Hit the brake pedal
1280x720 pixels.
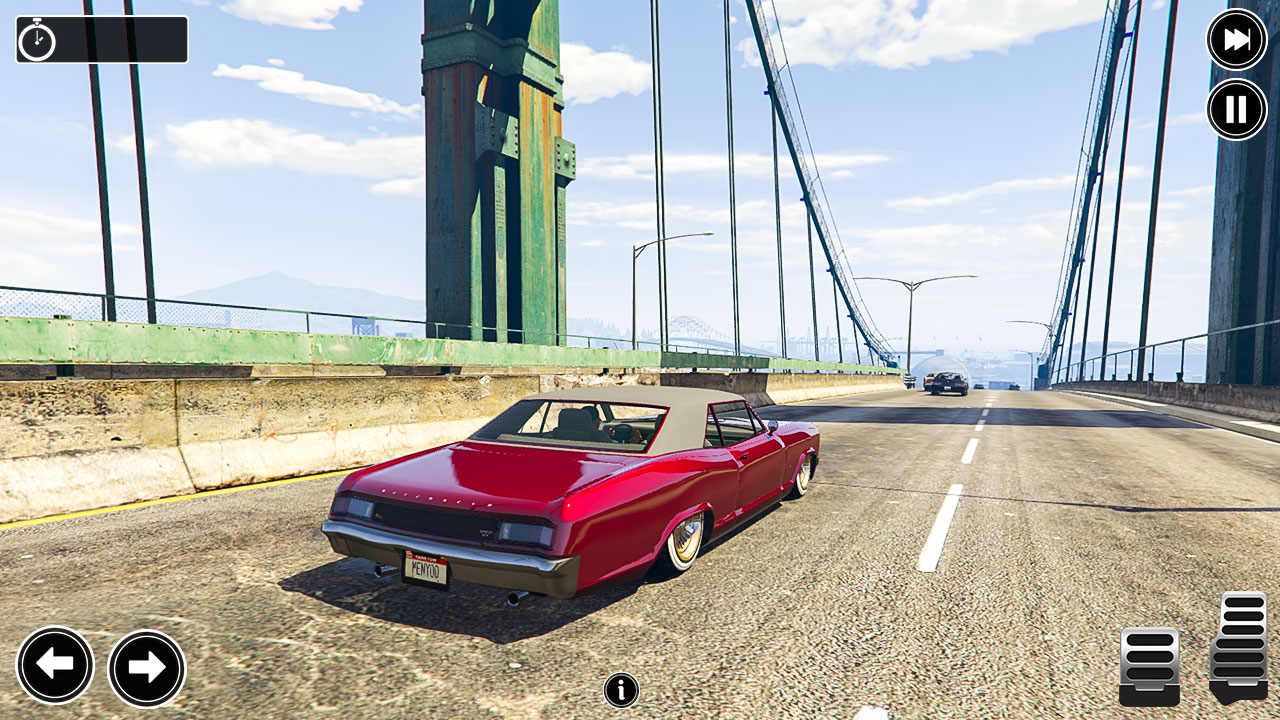1149,665
